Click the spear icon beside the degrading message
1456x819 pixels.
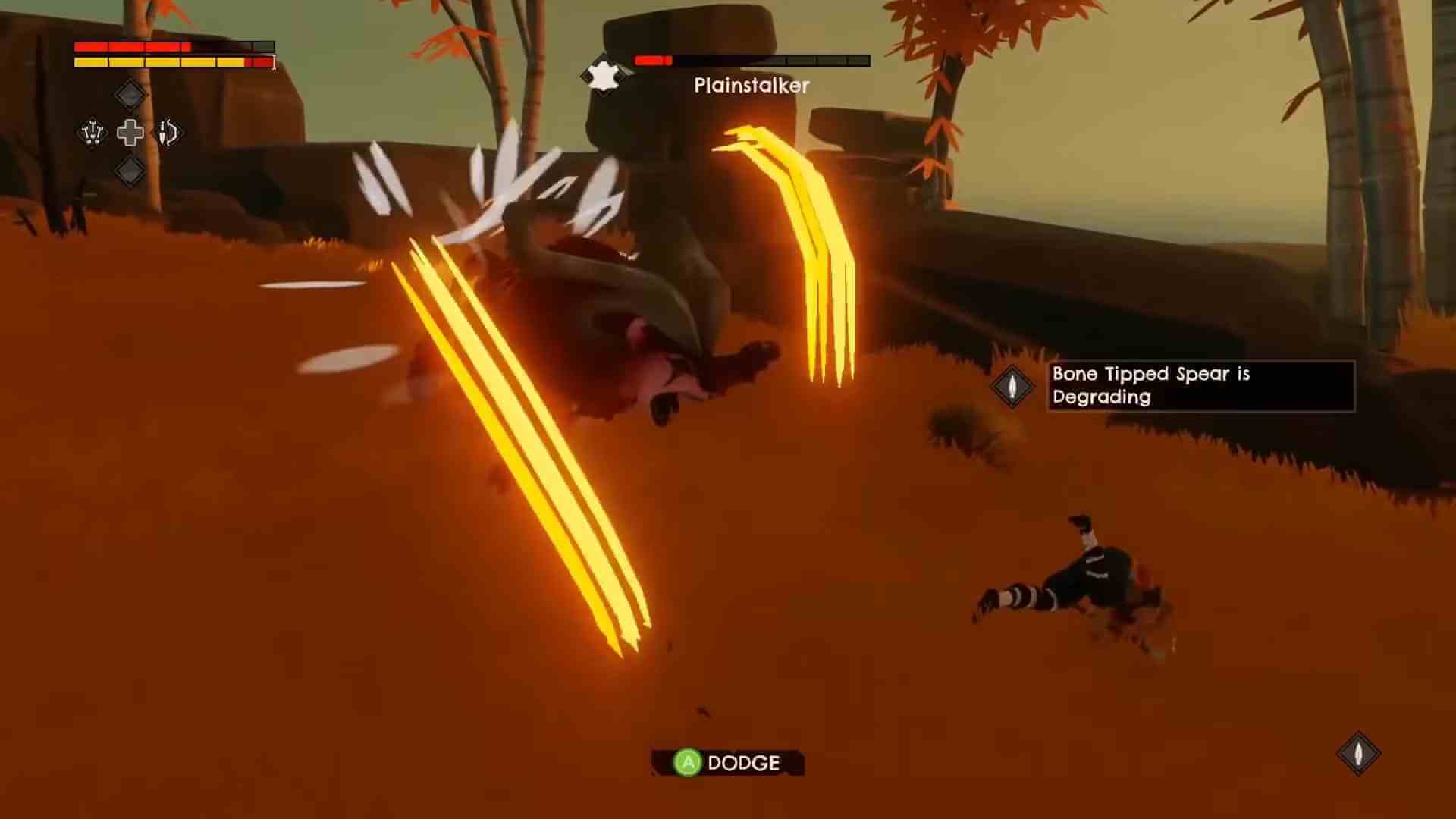tap(1012, 386)
